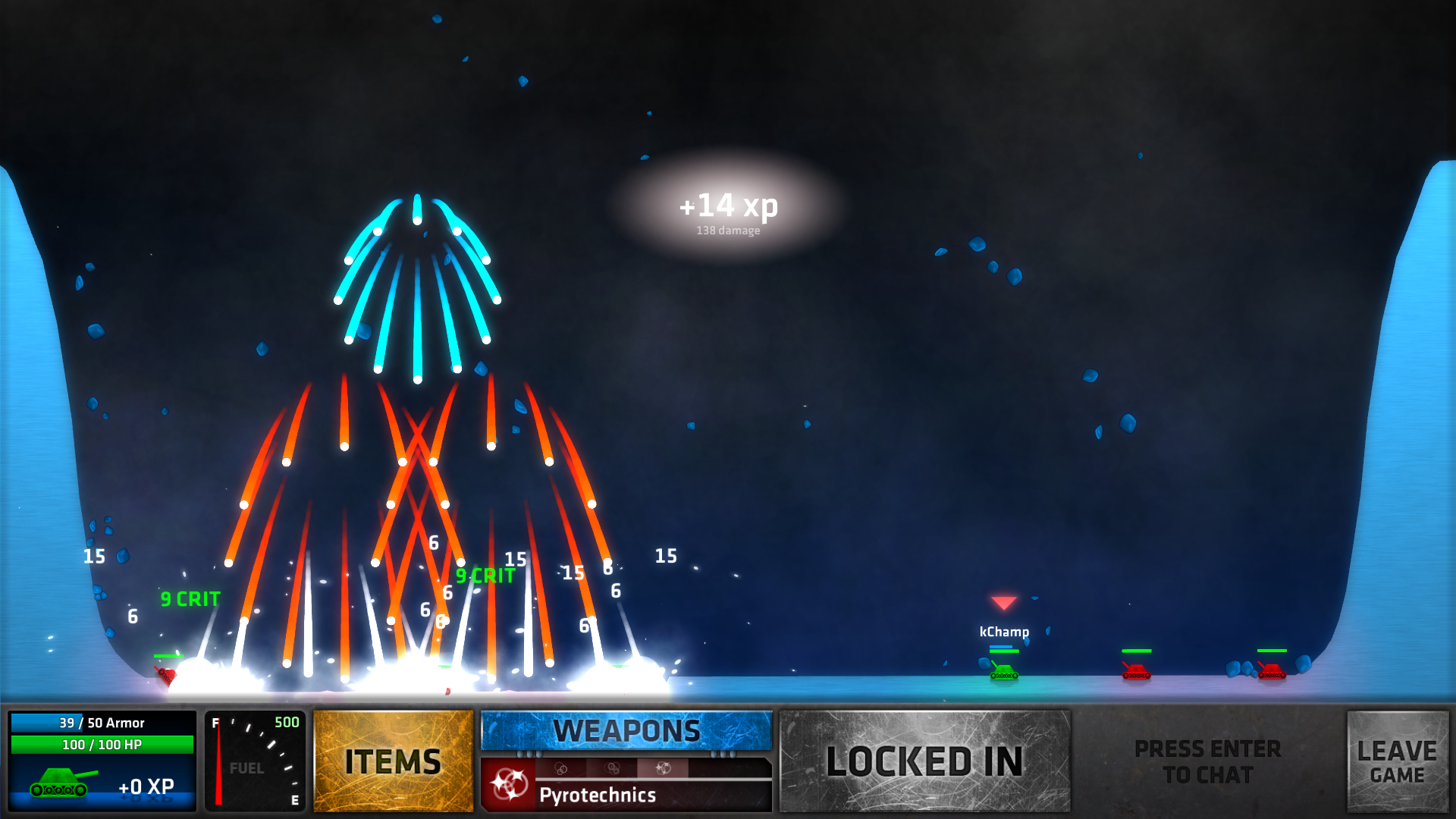Choose the highlighted third weapon-tier icon with sparkles
This screenshot has height=819, width=1456.
[x=663, y=768]
